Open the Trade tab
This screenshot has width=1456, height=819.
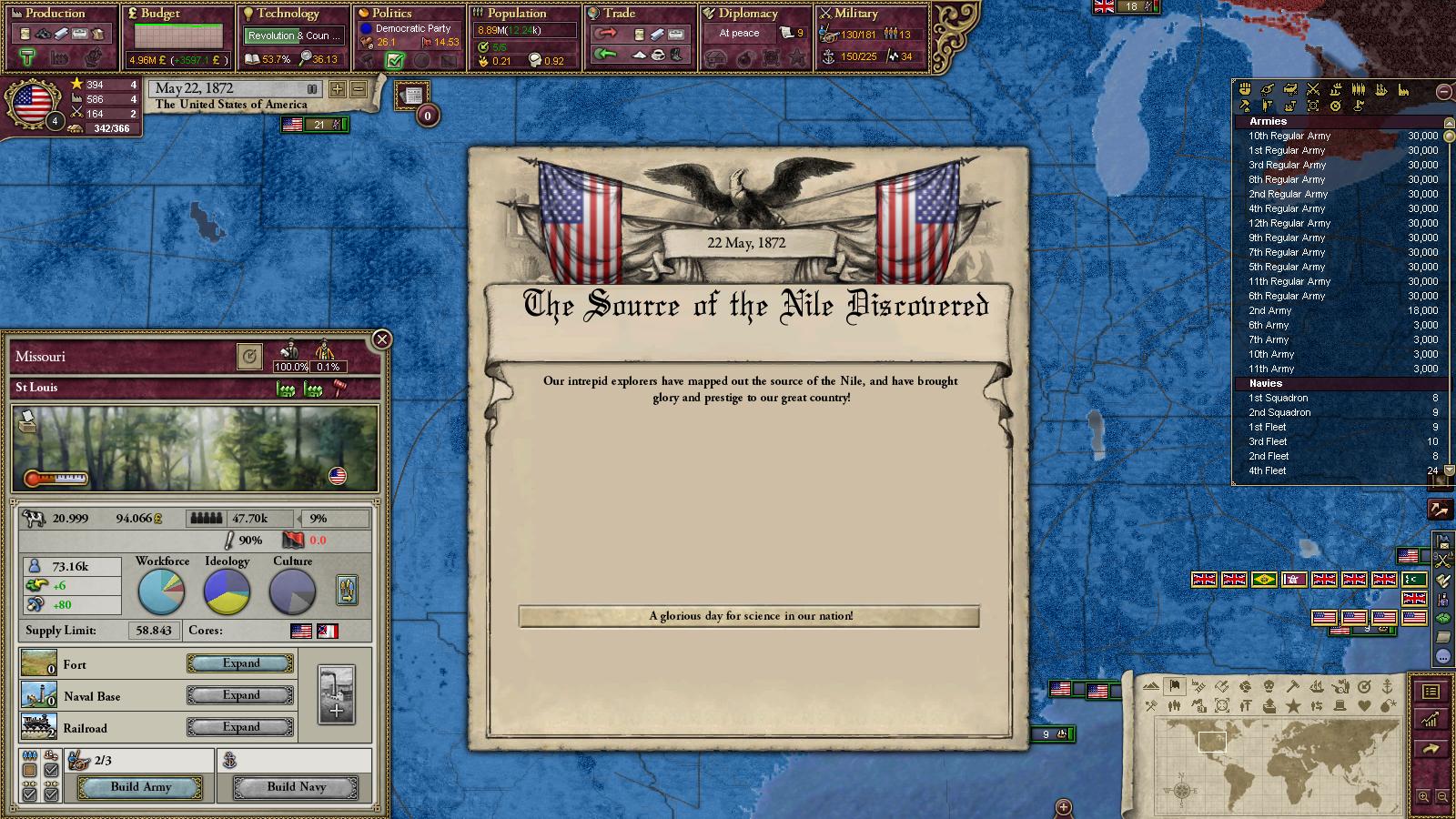click(x=619, y=14)
